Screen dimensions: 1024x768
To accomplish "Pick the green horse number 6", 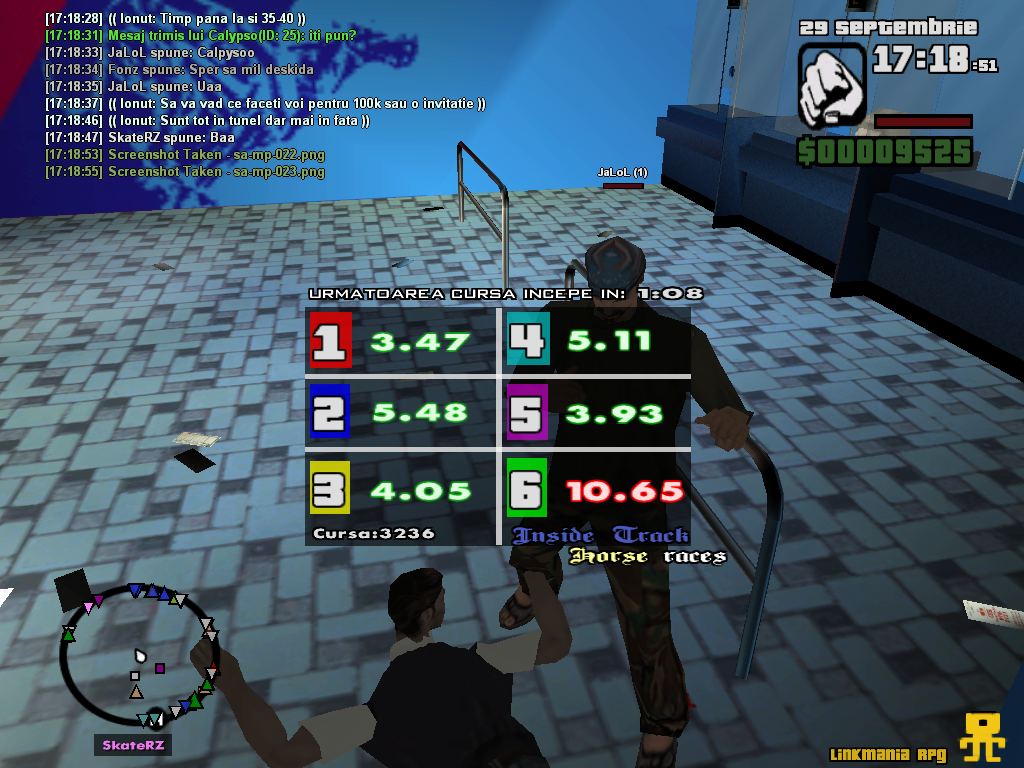I will pyautogui.click(x=527, y=489).
